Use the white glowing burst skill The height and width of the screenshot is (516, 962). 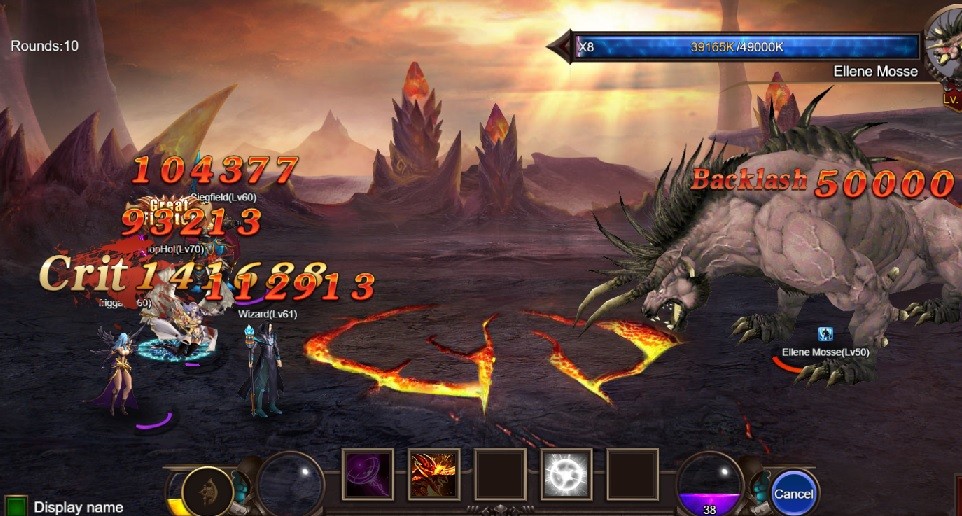pyautogui.click(x=566, y=473)
